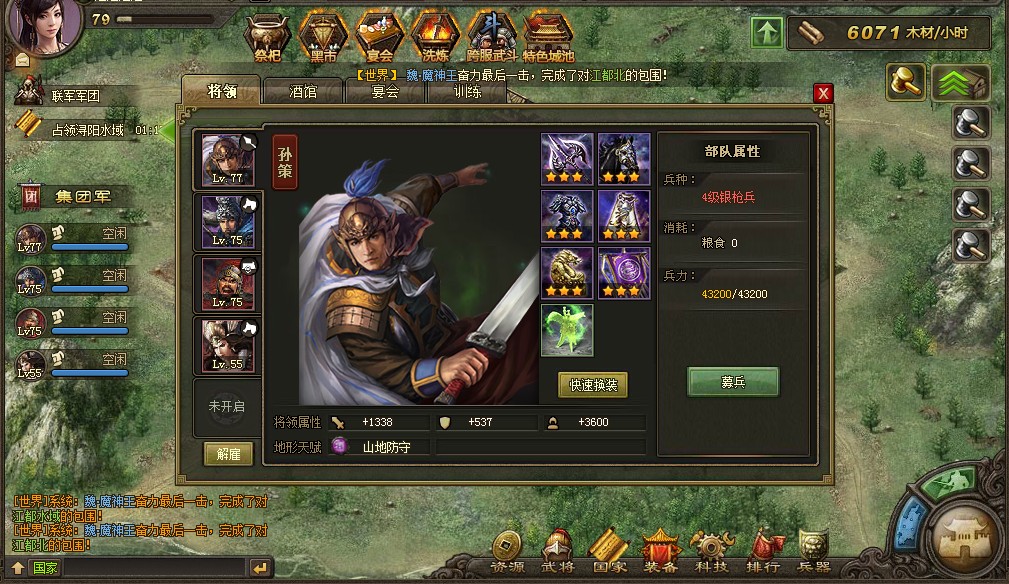Open the 祭祀 sacrifice icon
Screen dimensions: 1009x584
[x=266, y=36]
